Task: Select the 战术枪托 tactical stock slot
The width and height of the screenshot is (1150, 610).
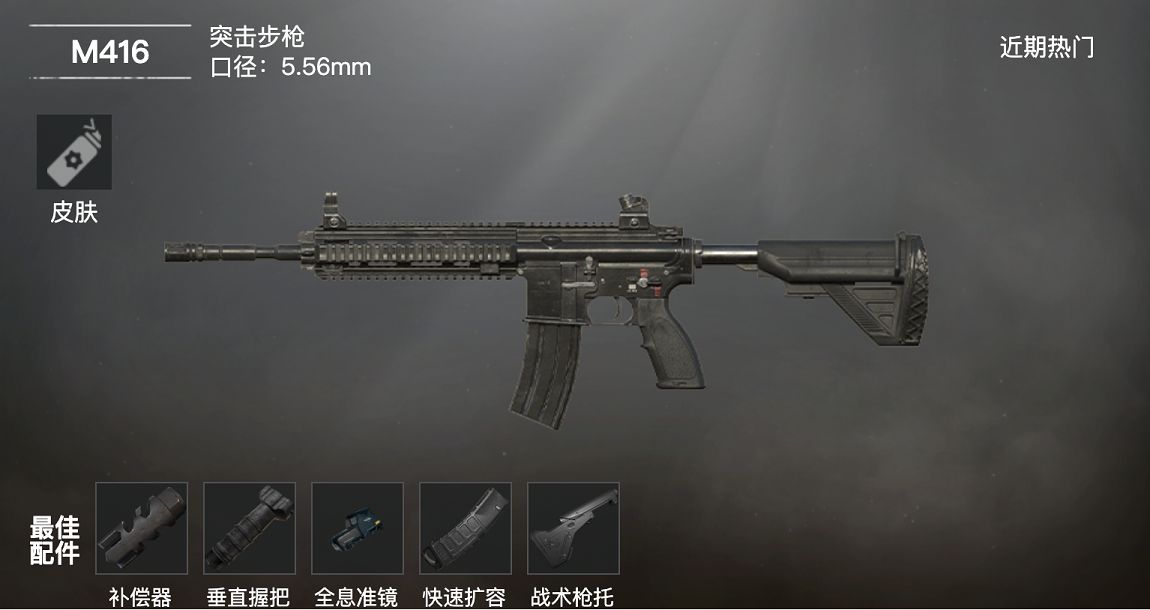Action: click(573, 528)
